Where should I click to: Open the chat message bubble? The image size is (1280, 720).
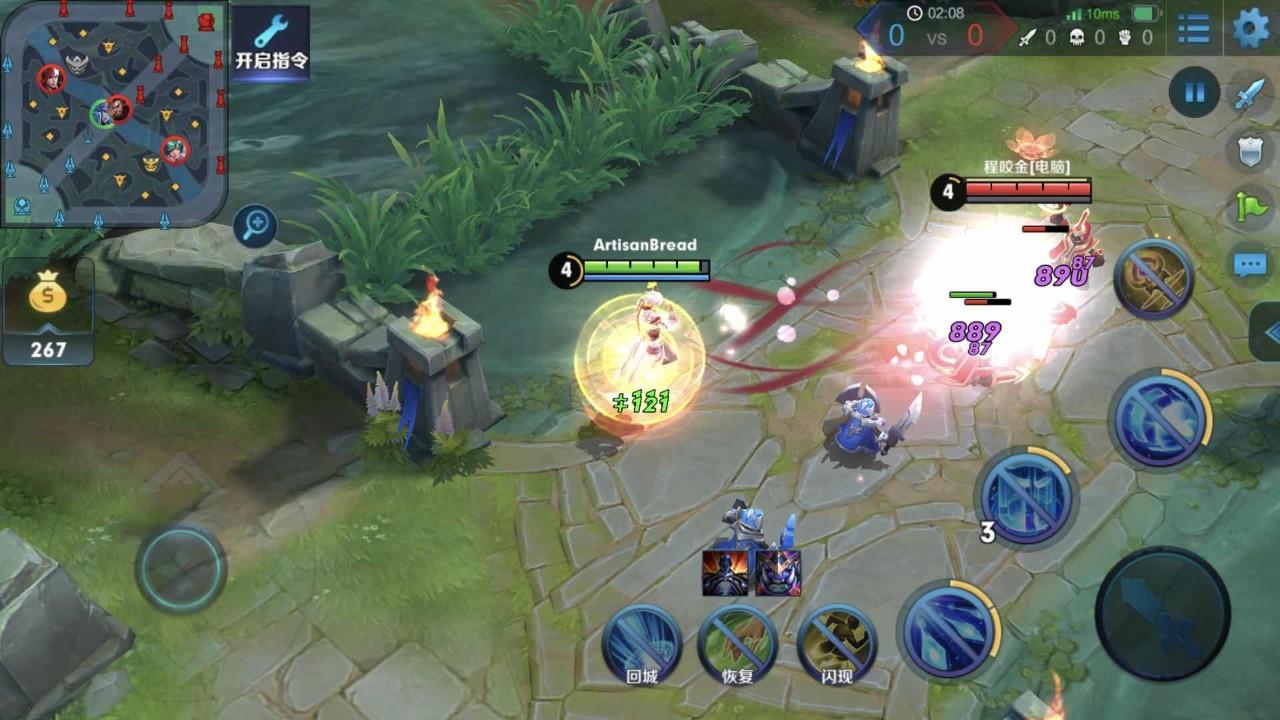tap(1250, 264)
